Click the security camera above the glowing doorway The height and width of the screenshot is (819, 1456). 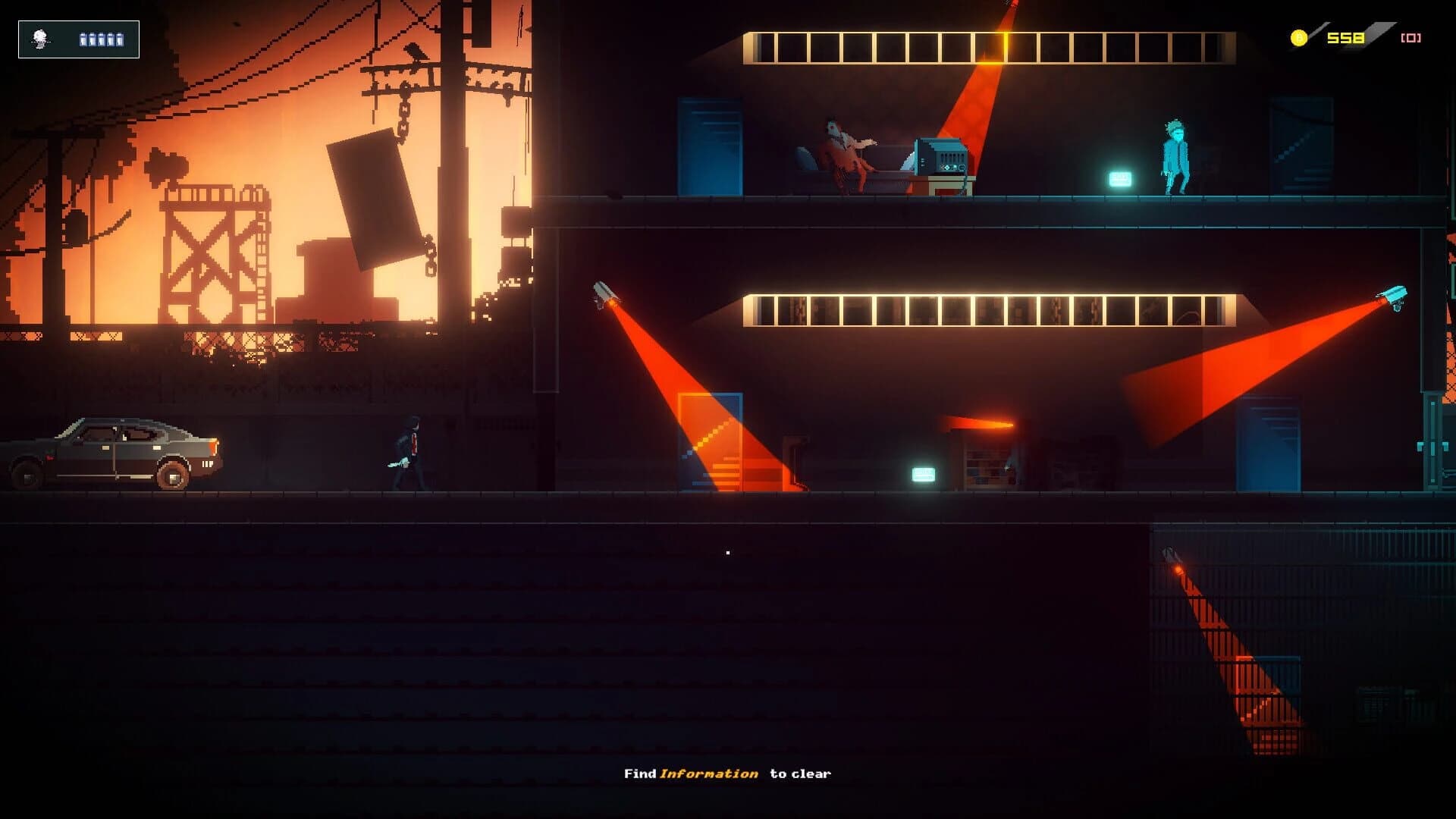coord(604,292)
